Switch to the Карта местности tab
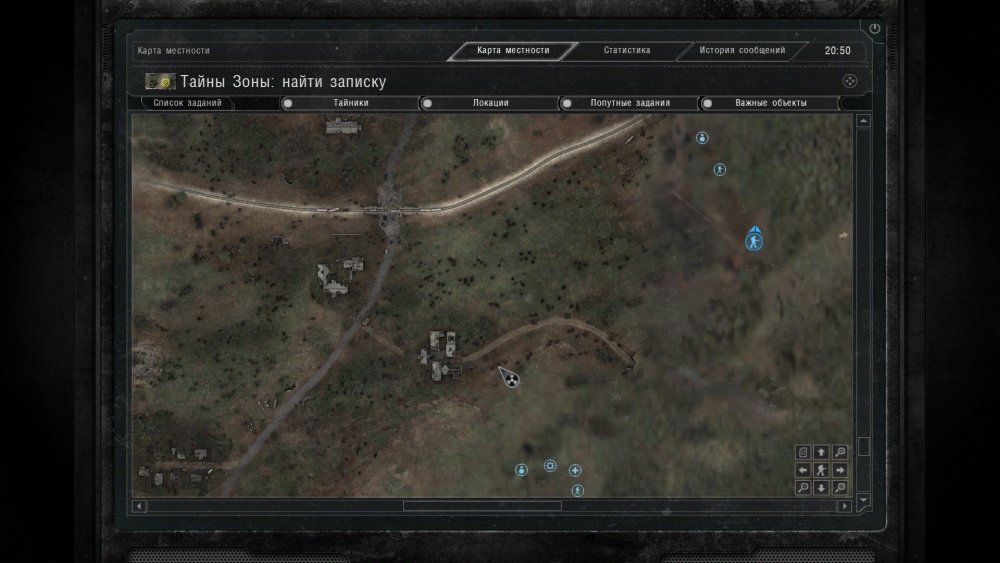Viewport: 1000px width, 563px height. coord(513,50)
